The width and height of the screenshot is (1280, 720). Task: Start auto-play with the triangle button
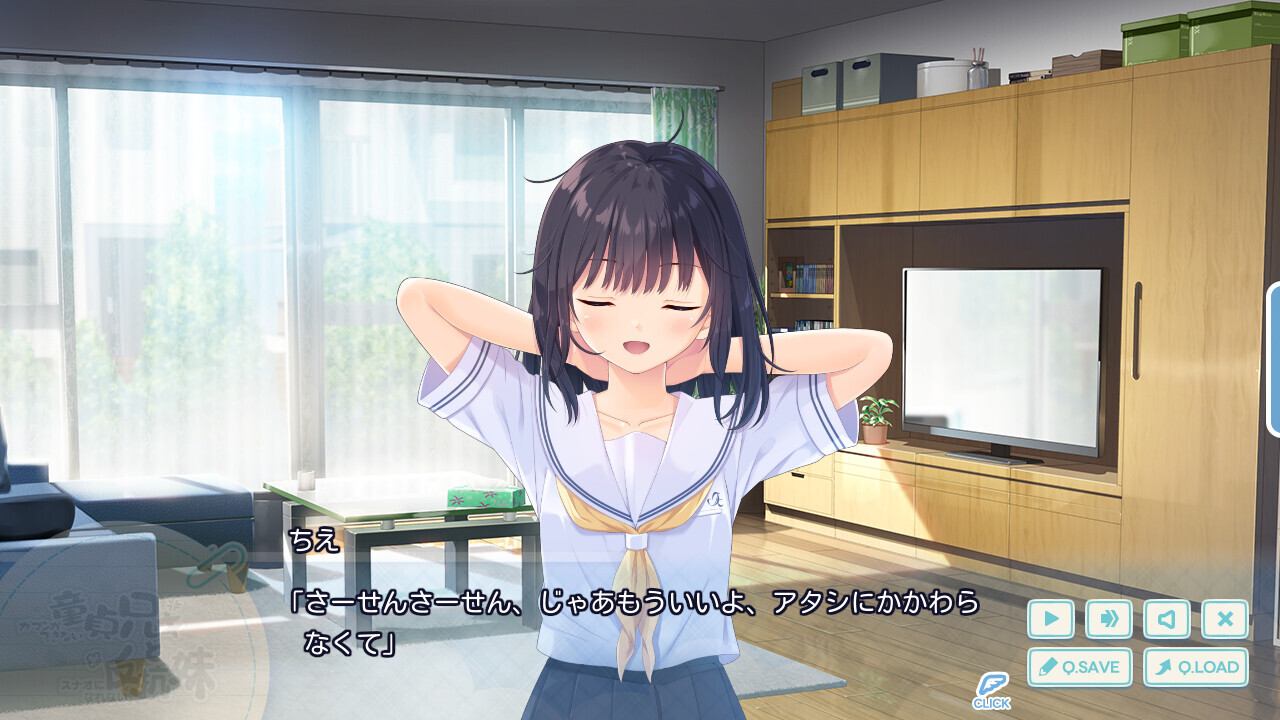(x=1050, y=619)
